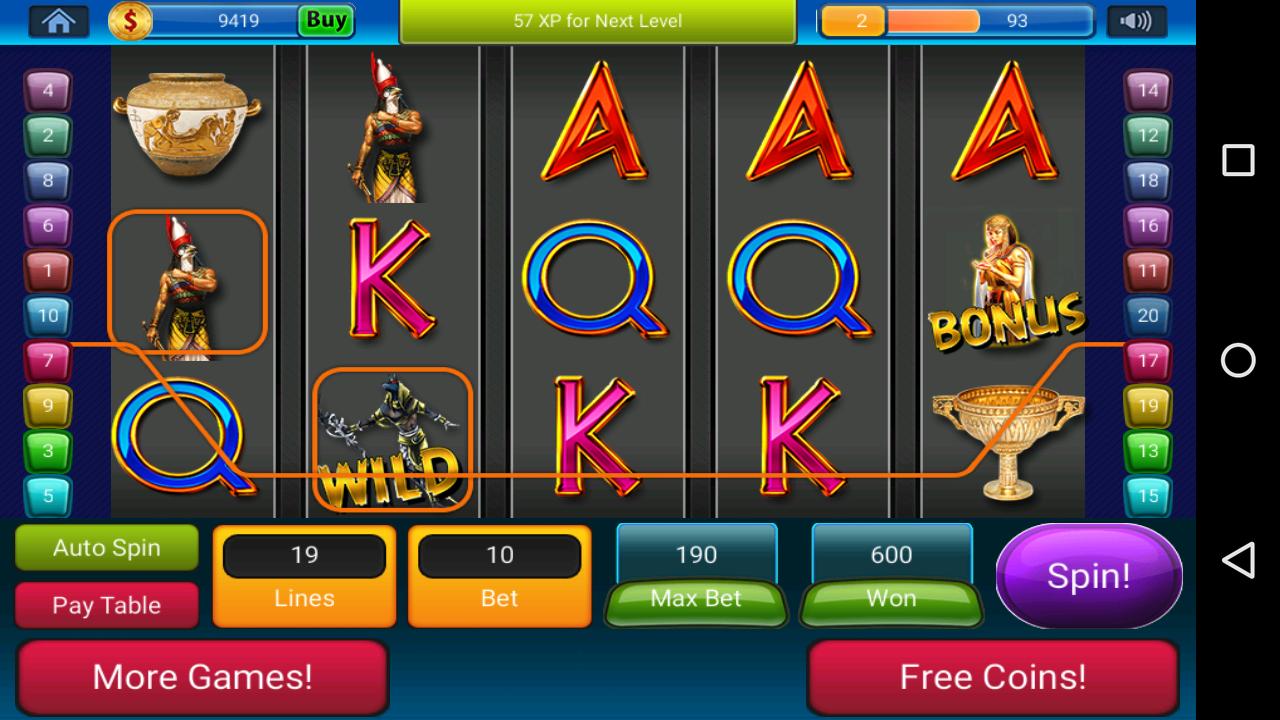Browse More Games from the bottom bar
This screenshot has width=1280, height=720.
203,677
